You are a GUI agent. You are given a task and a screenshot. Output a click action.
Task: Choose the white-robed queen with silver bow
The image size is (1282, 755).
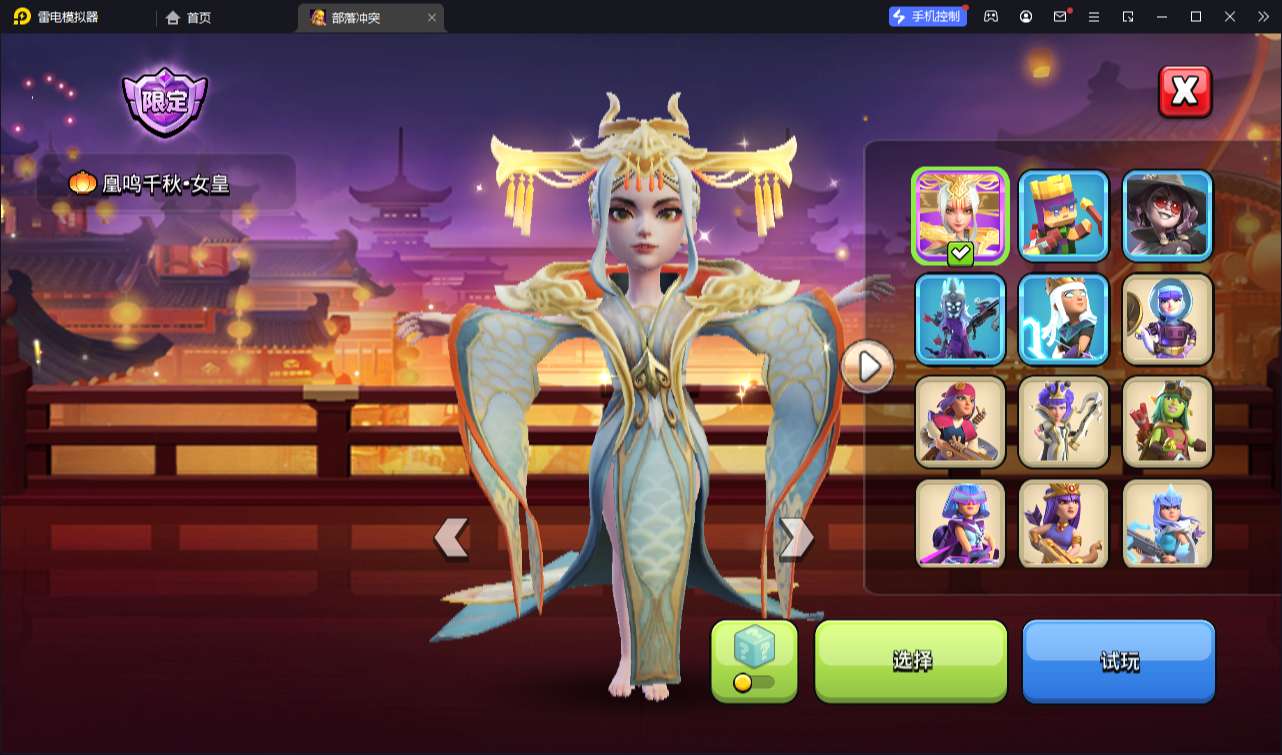pos(1064,422)
